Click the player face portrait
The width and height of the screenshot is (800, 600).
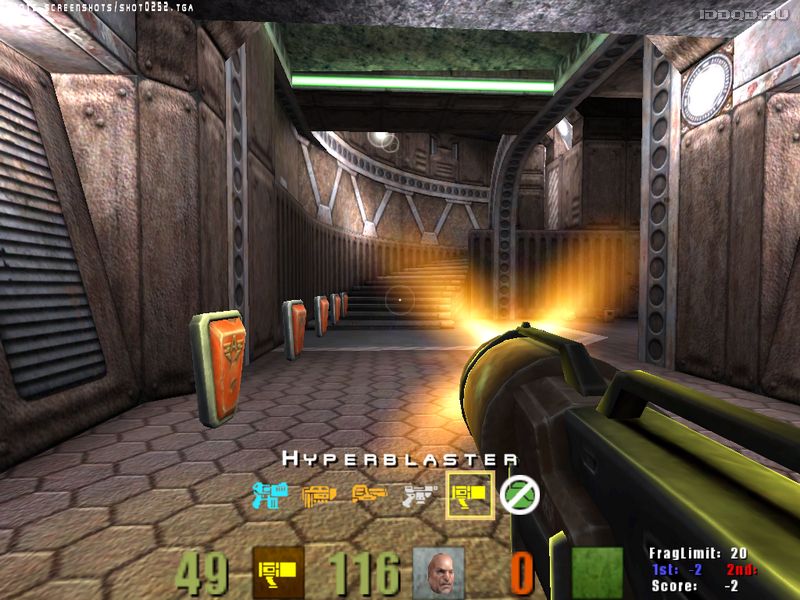point(439,572)
